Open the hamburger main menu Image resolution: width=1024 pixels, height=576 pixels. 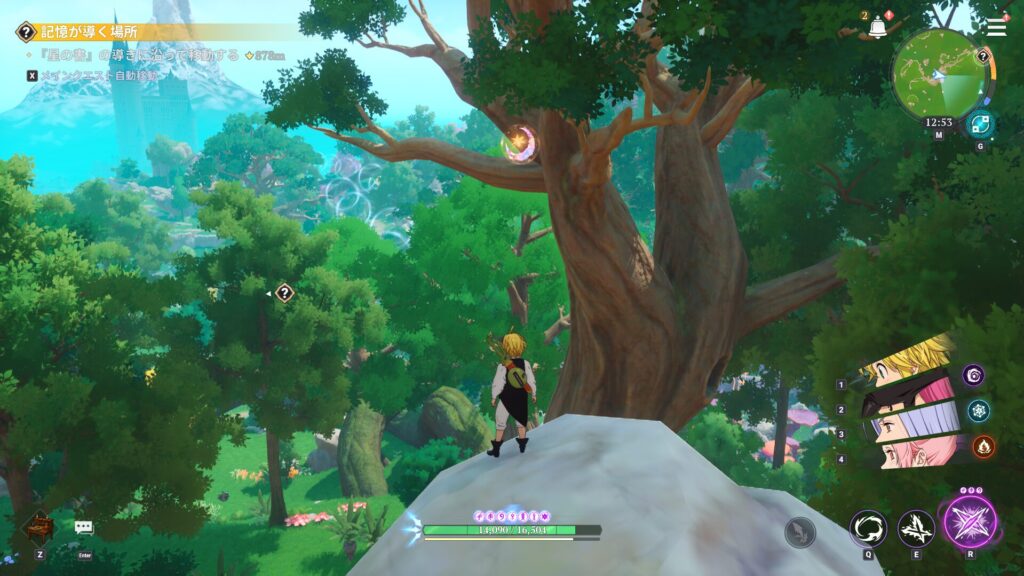pyautogui.click(x=995, y=27)
